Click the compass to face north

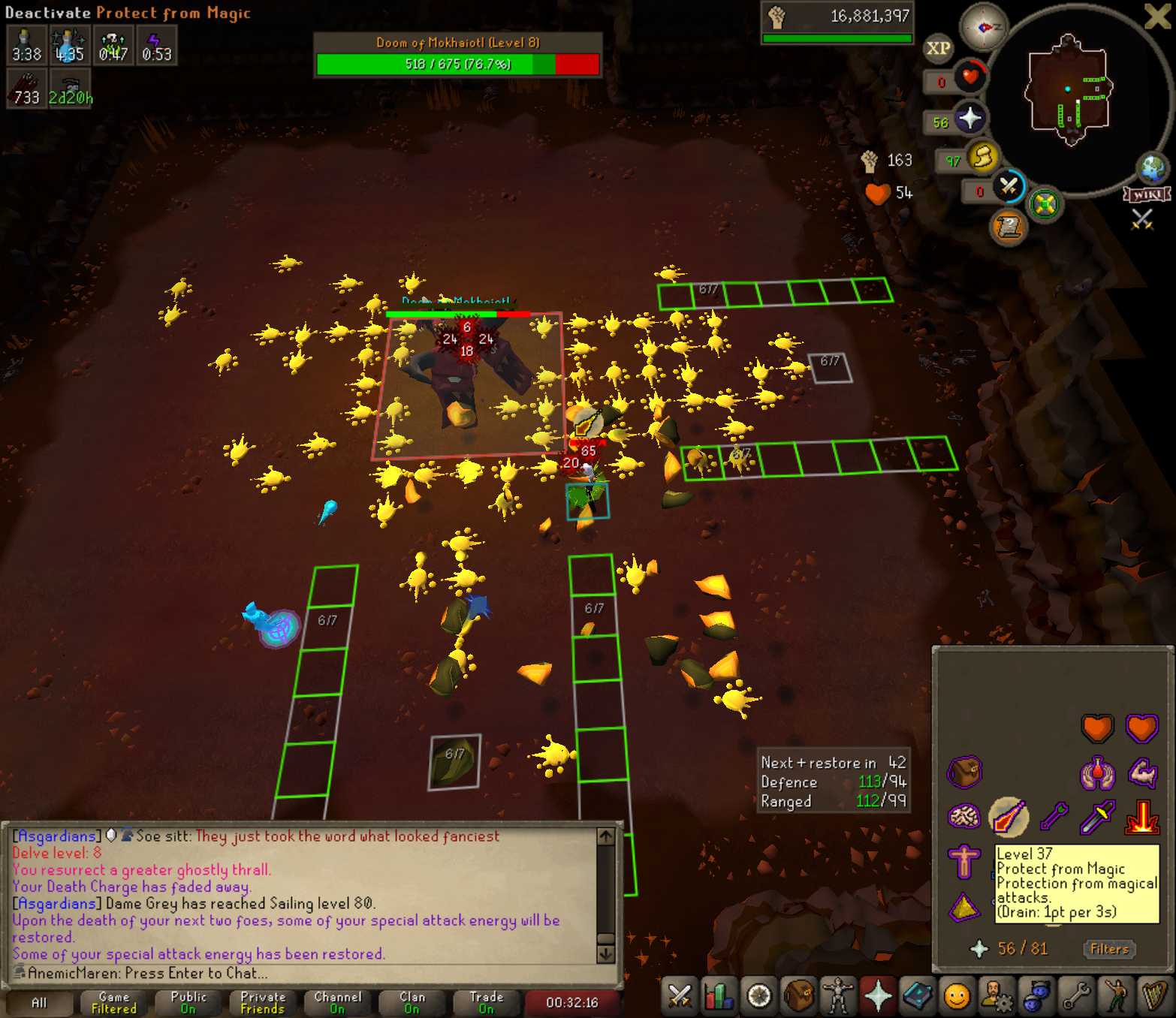[984, 27]
